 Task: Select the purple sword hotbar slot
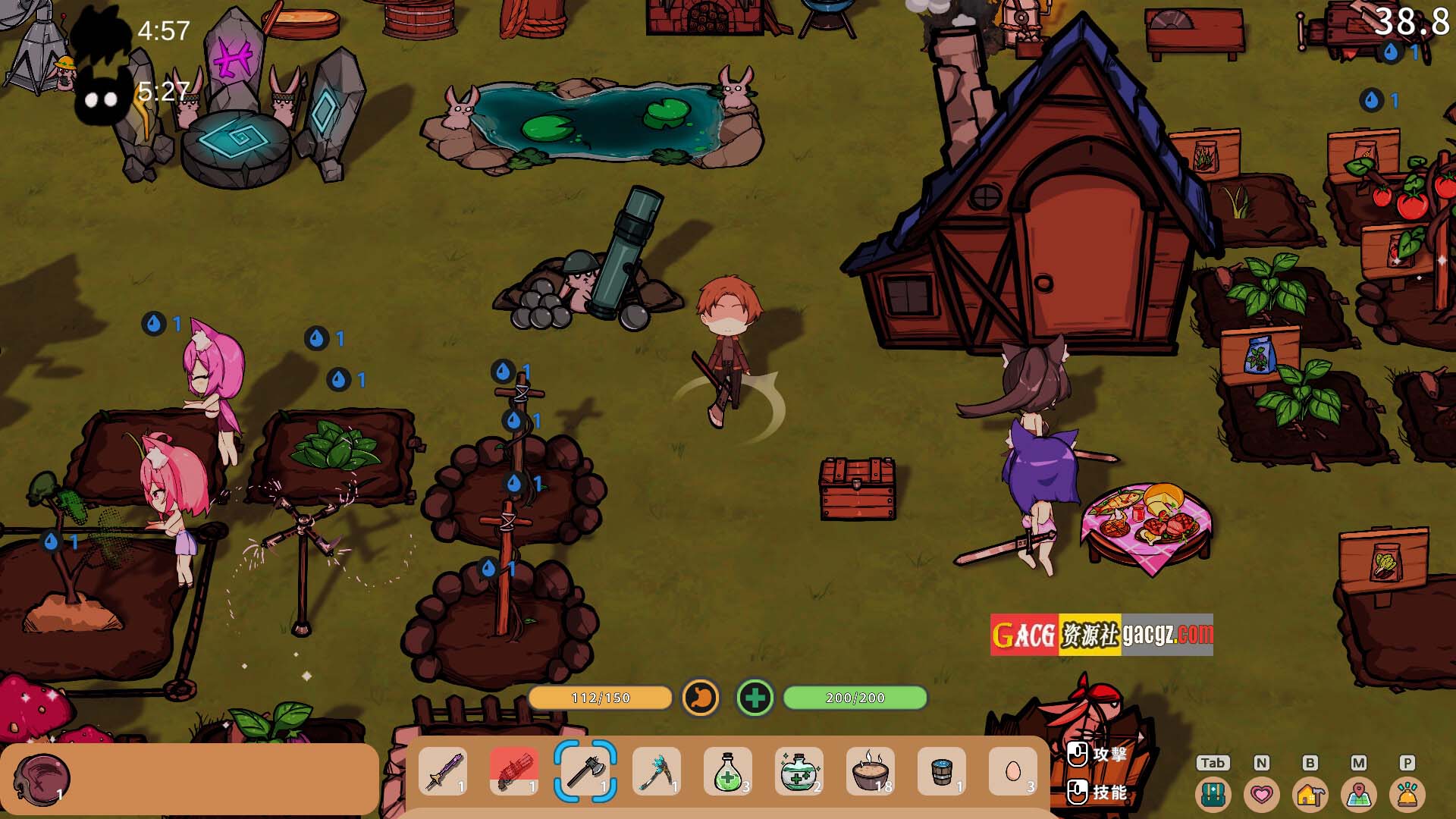point(443,771)
